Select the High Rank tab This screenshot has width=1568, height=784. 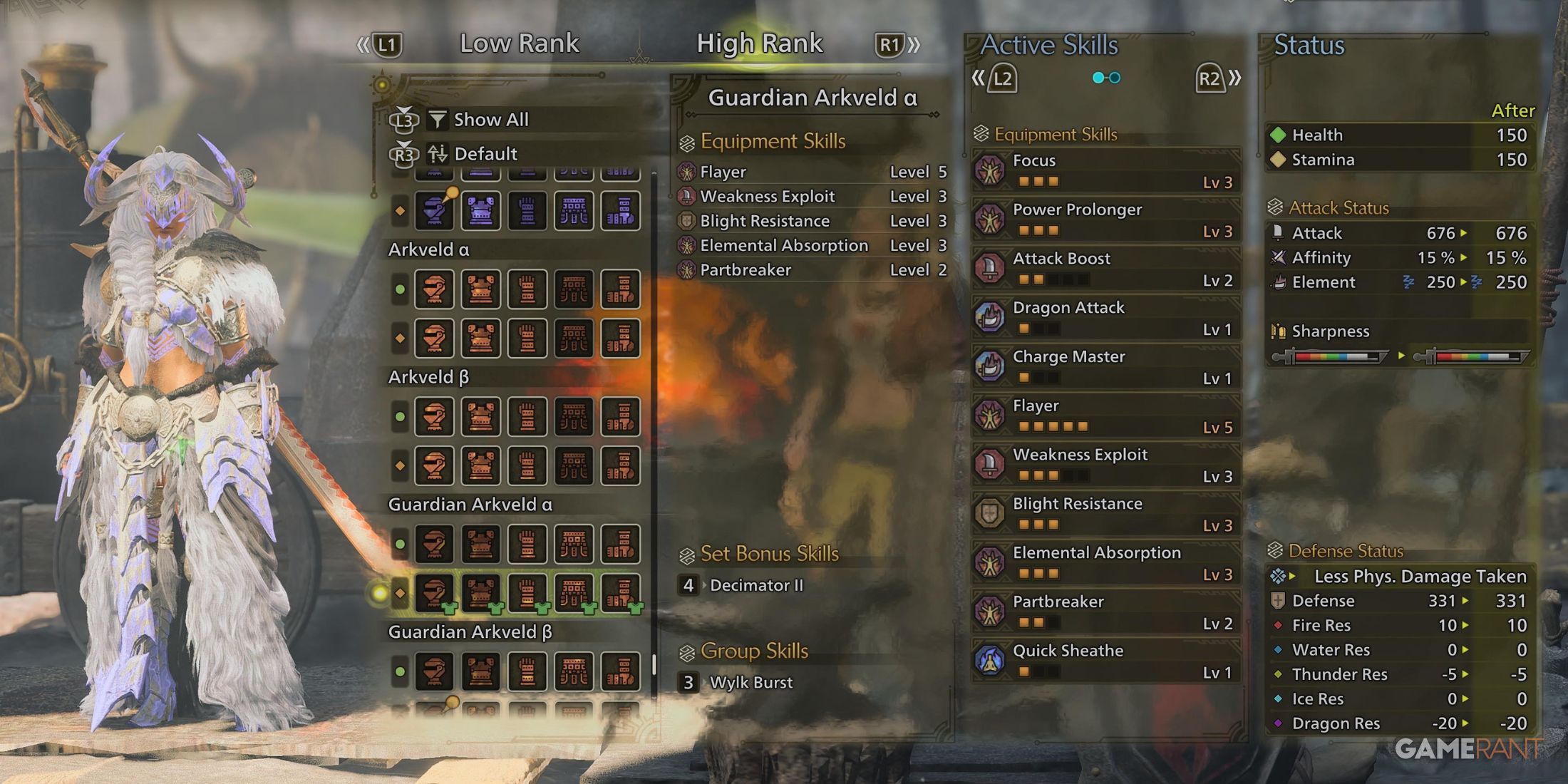(760, 44)
